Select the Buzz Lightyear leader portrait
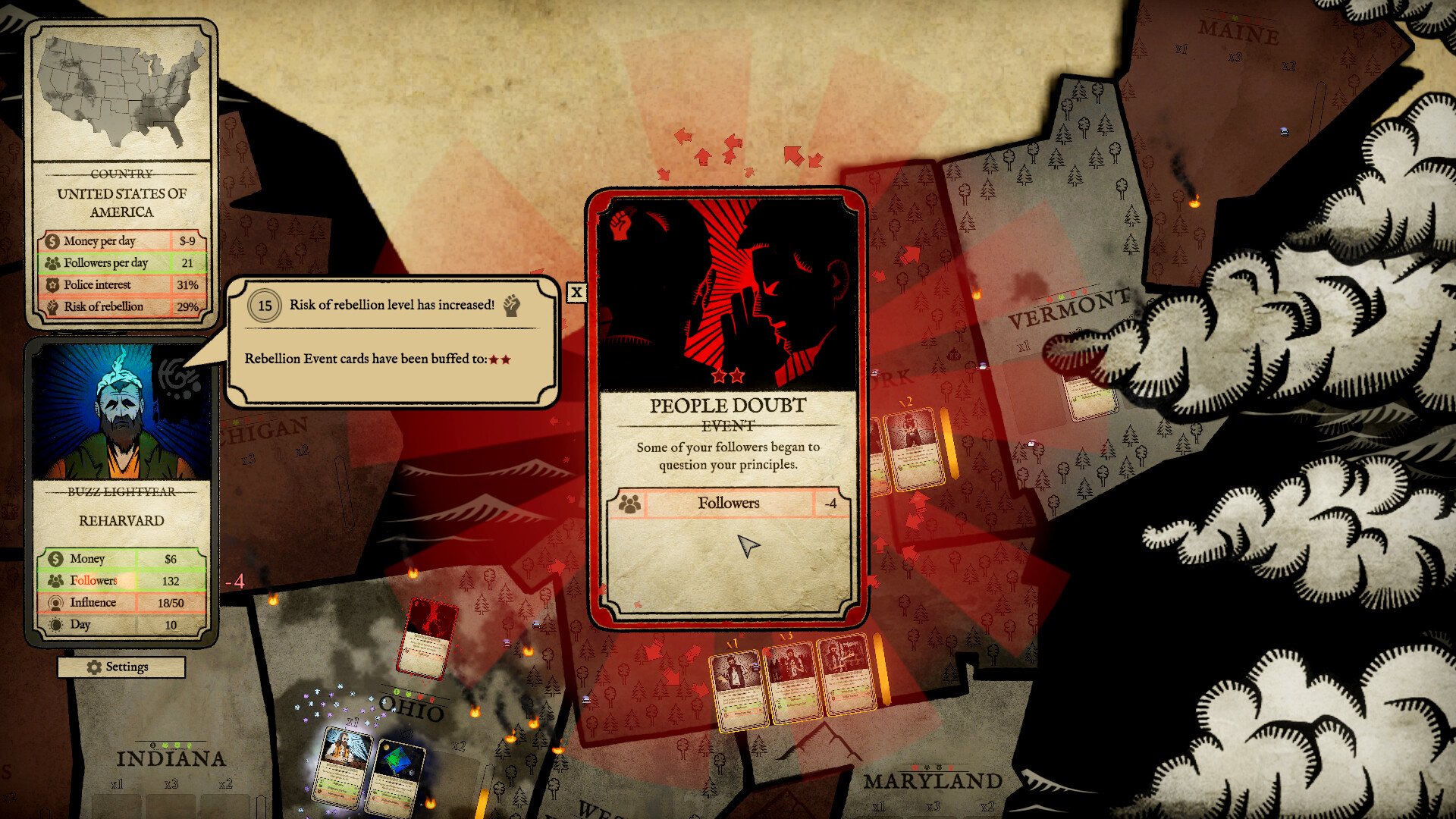This screenshot has height=819, width=1456. click(x=121, y=413)
